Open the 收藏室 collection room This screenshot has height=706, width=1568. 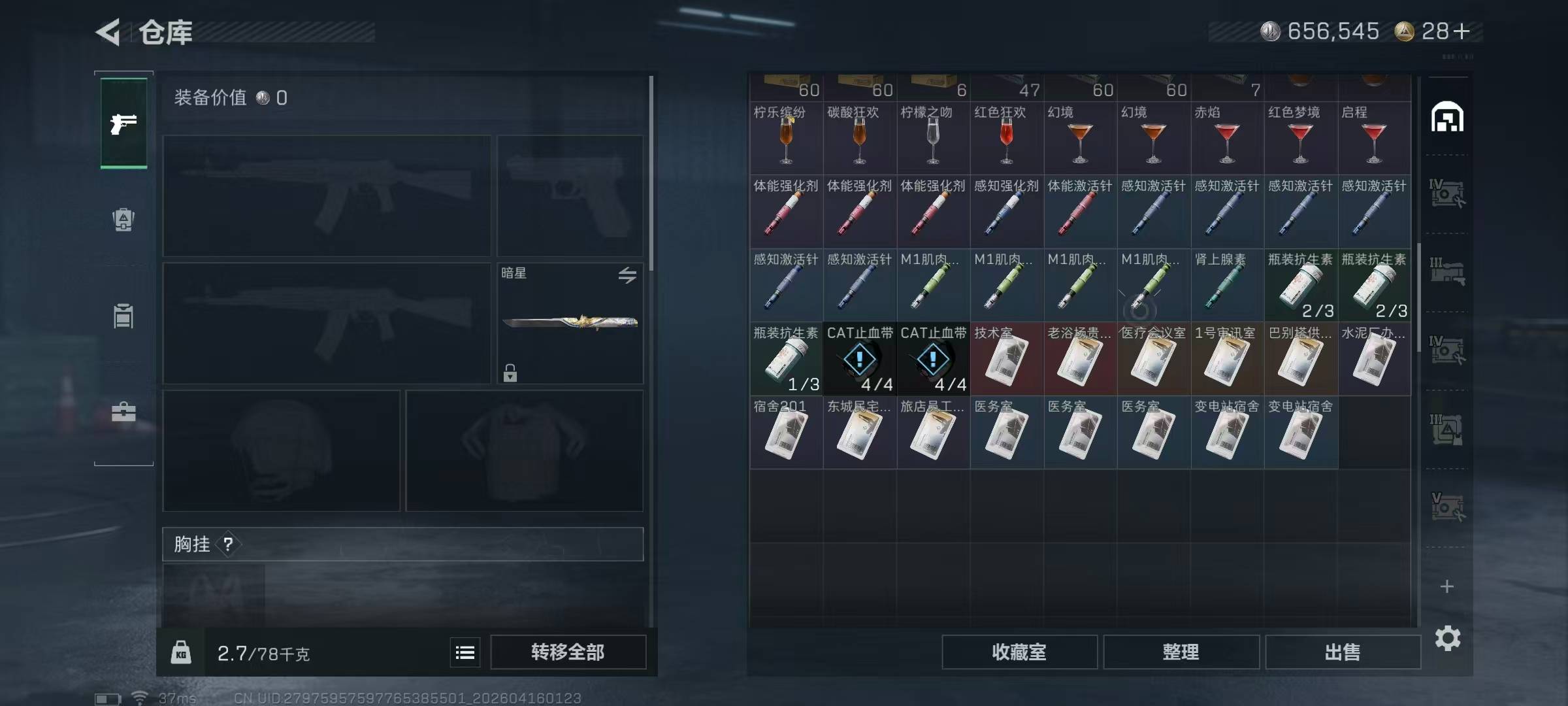(x=1019, y=652)
